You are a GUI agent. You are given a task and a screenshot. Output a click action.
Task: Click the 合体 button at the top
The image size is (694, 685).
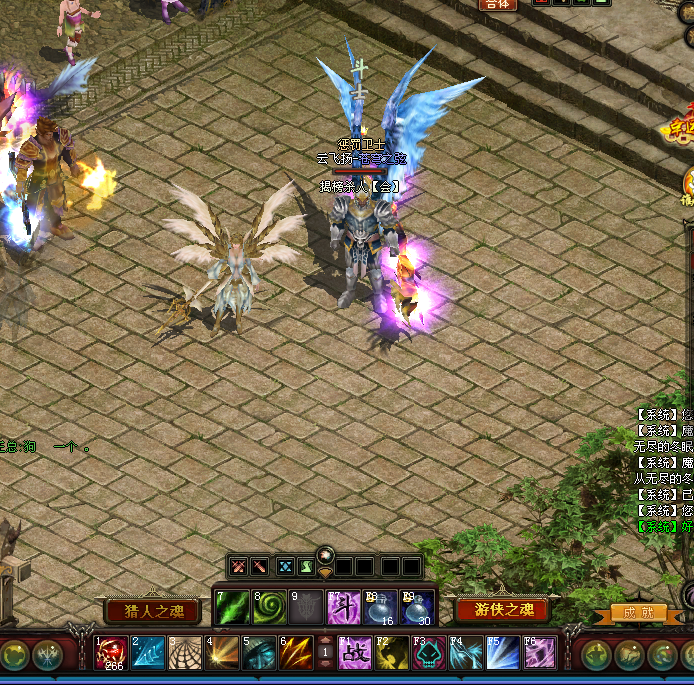point(497,5)
